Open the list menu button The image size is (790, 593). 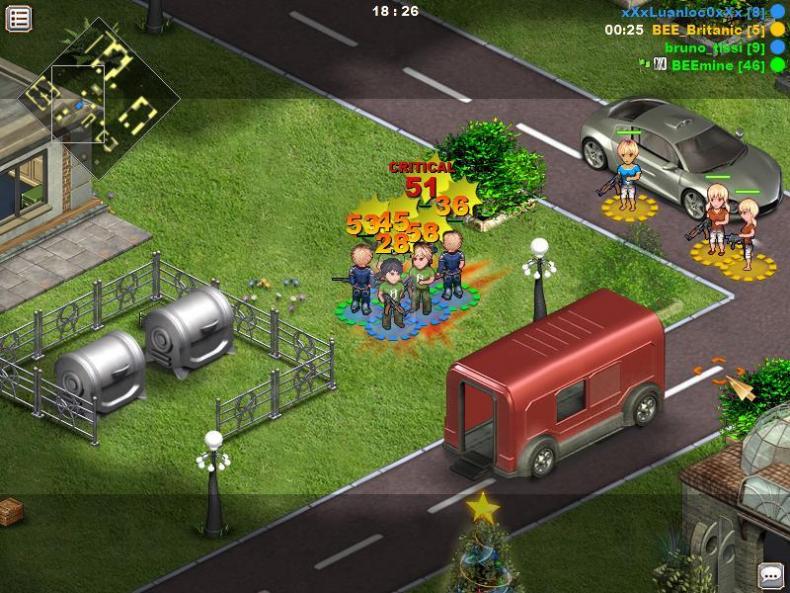point(18,18)
